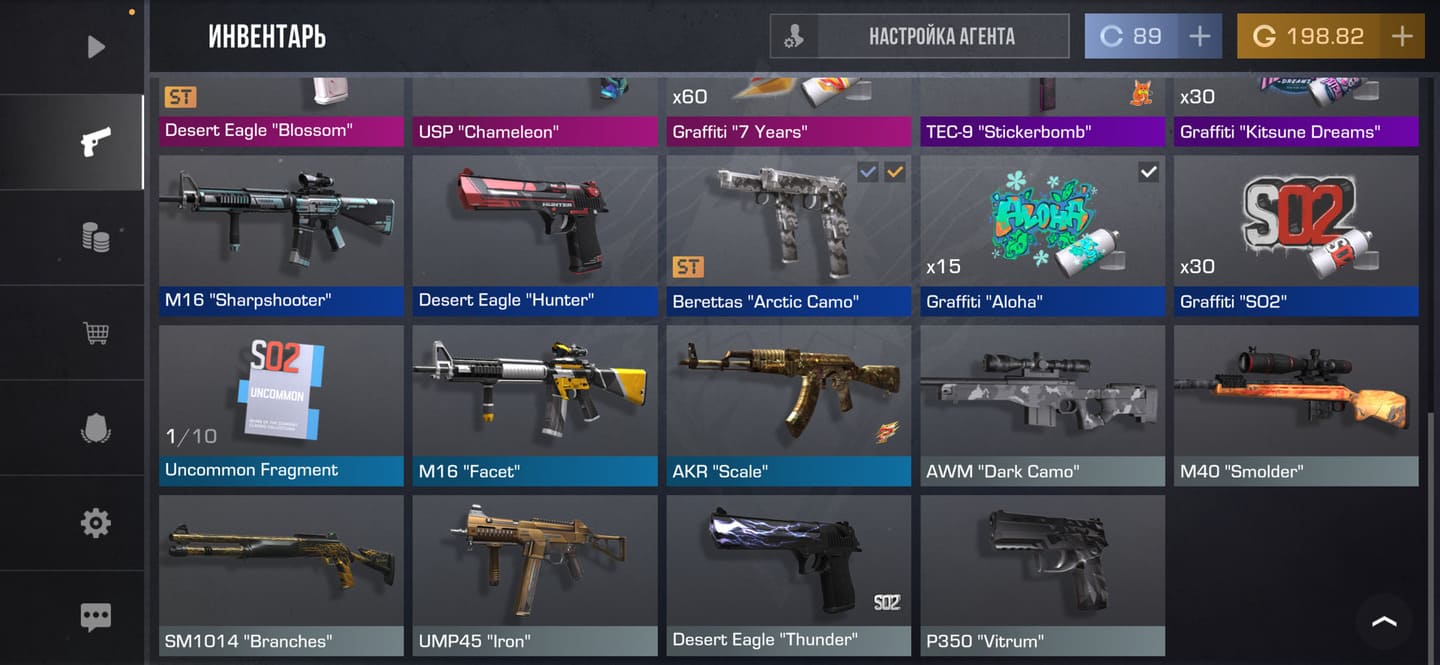Open the shopping cart store tab
The height and width of the screenshot is (665, 1440).
(95, 332)
